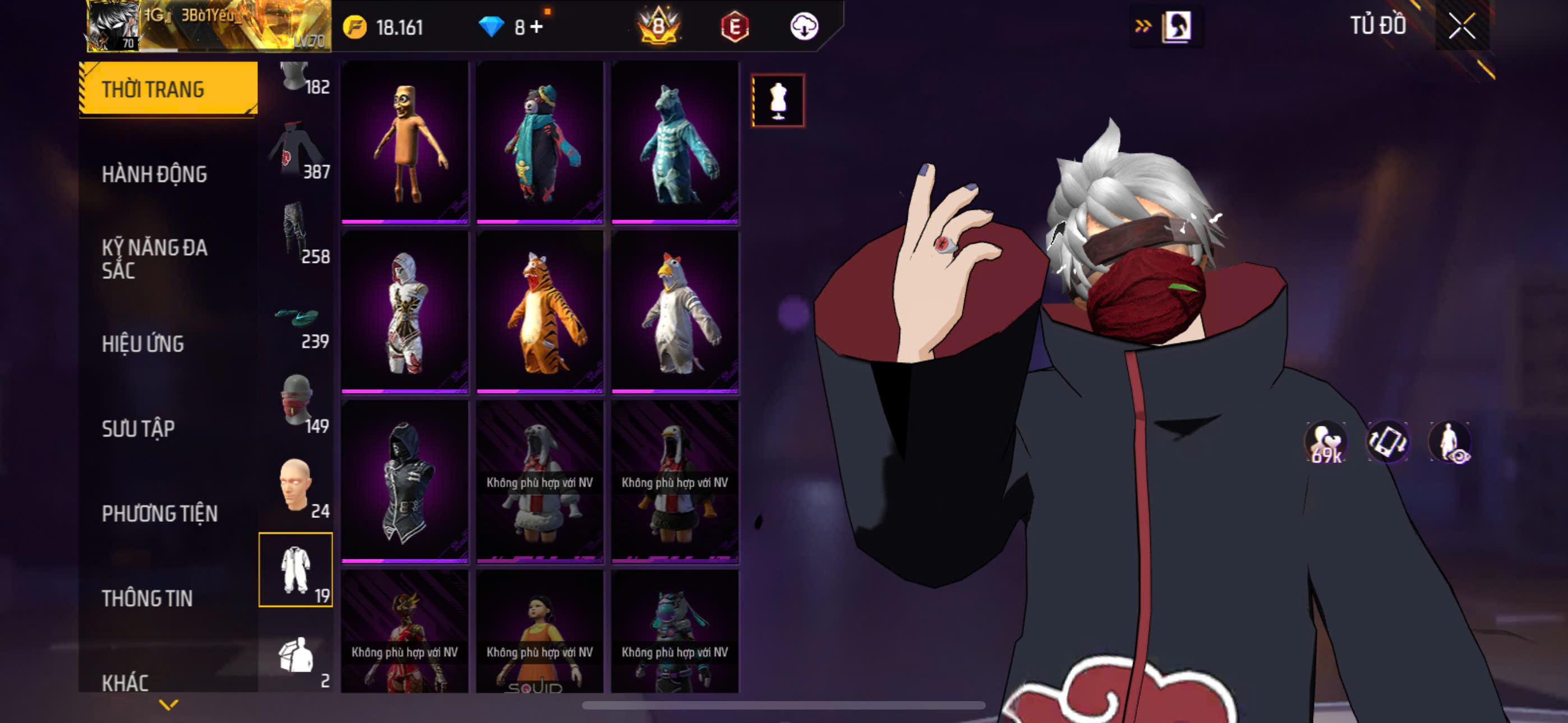Close the Tủ Đồ wardrobe screen
1568x723 pixels.
tap(1461, 26)
